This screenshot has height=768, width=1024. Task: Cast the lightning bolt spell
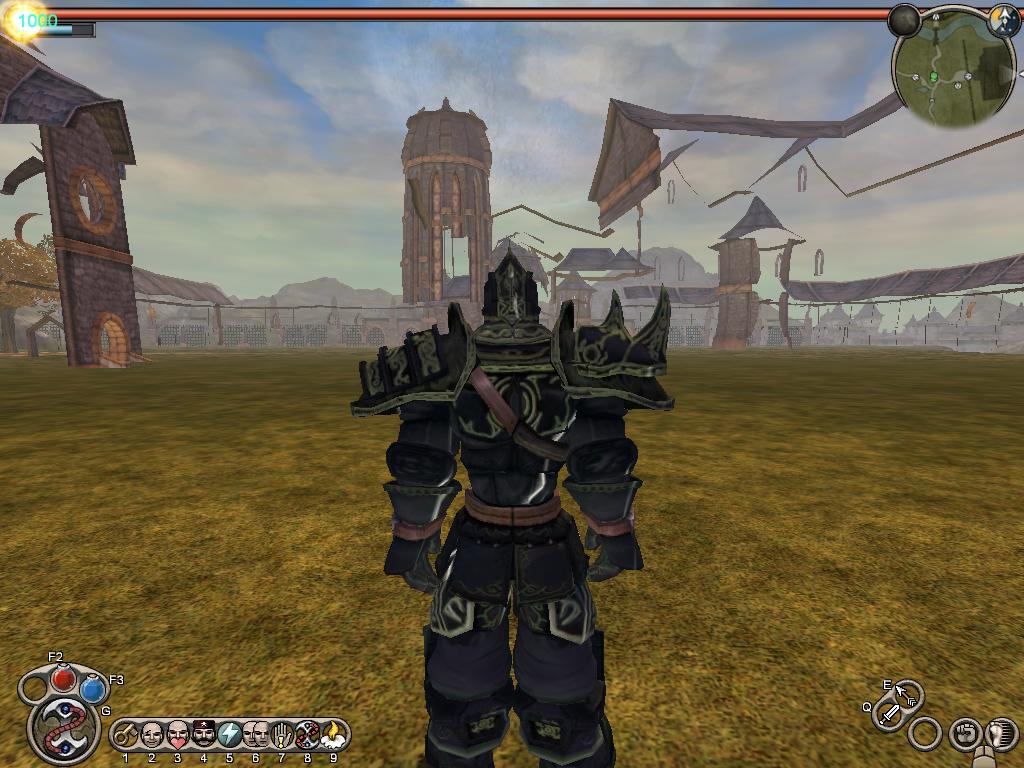[x=230, y=735]
